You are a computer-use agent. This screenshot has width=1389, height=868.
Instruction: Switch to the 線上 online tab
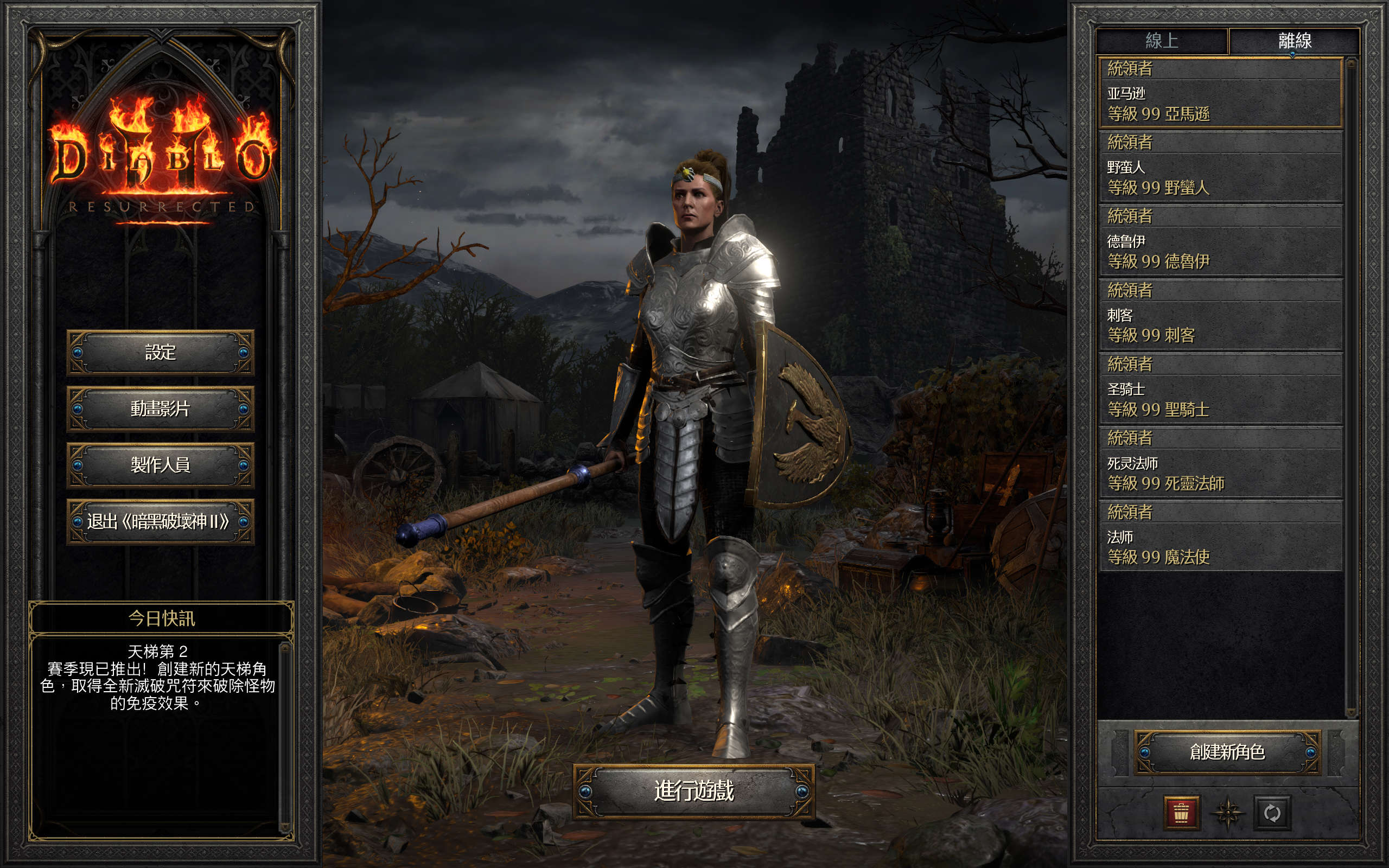pyautogui.click(x=1162, y=41)
